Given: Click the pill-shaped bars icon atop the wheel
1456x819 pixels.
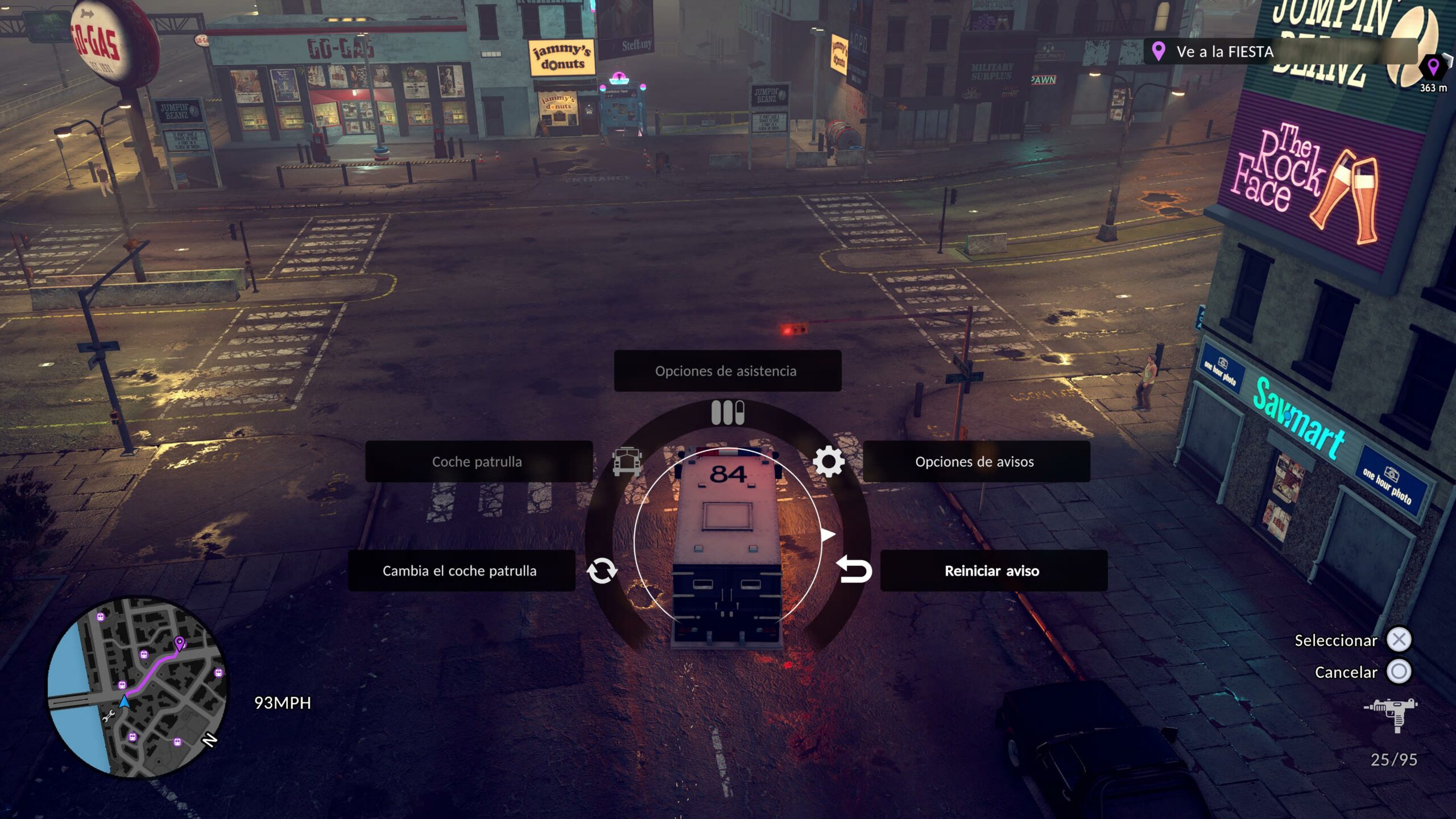Looking at the screenshot, I should [727, 413].
